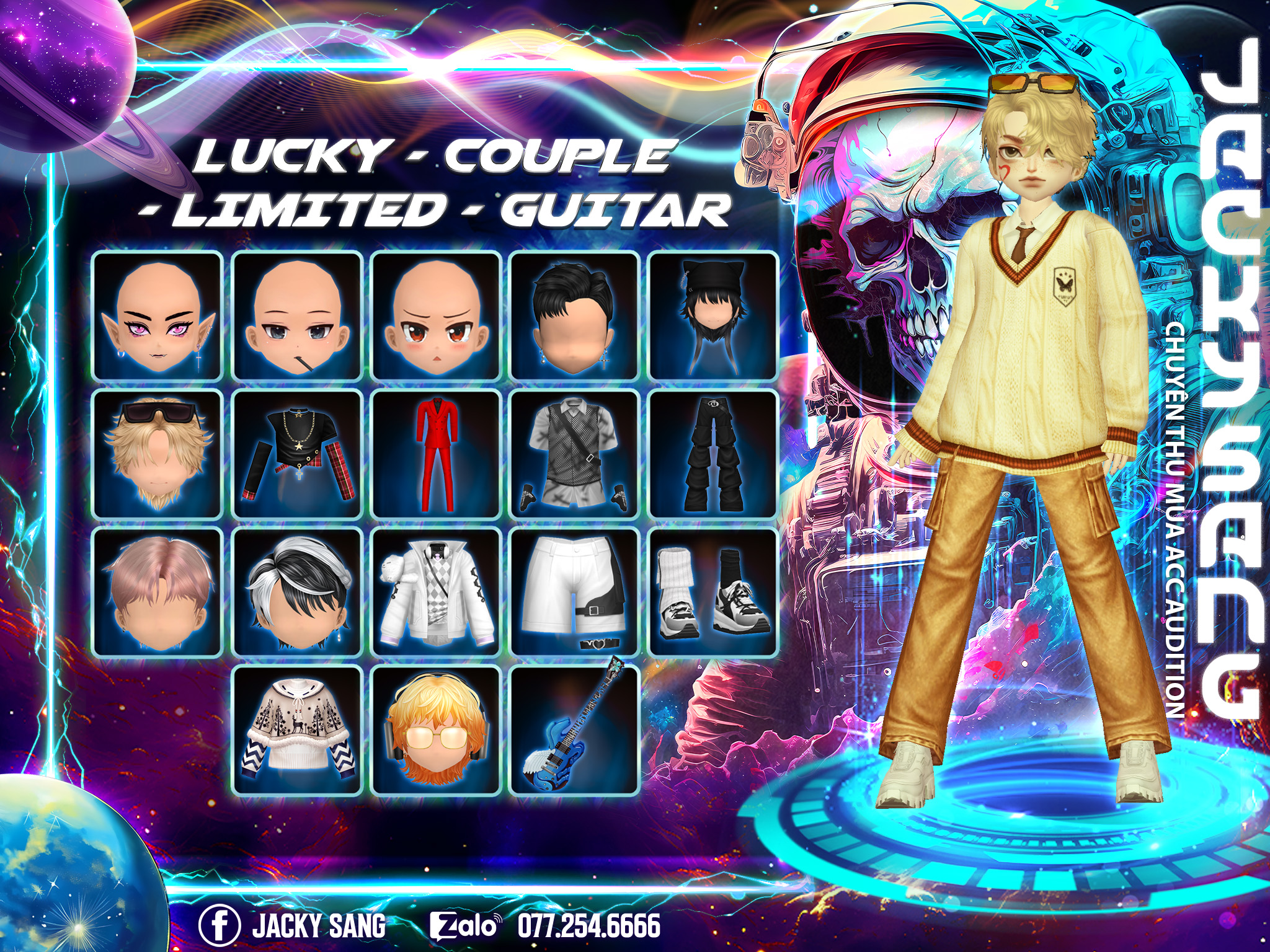Click the white shorts item tile
The width and height of the screenshot is (1270, 952).
[x=575, y=593]
